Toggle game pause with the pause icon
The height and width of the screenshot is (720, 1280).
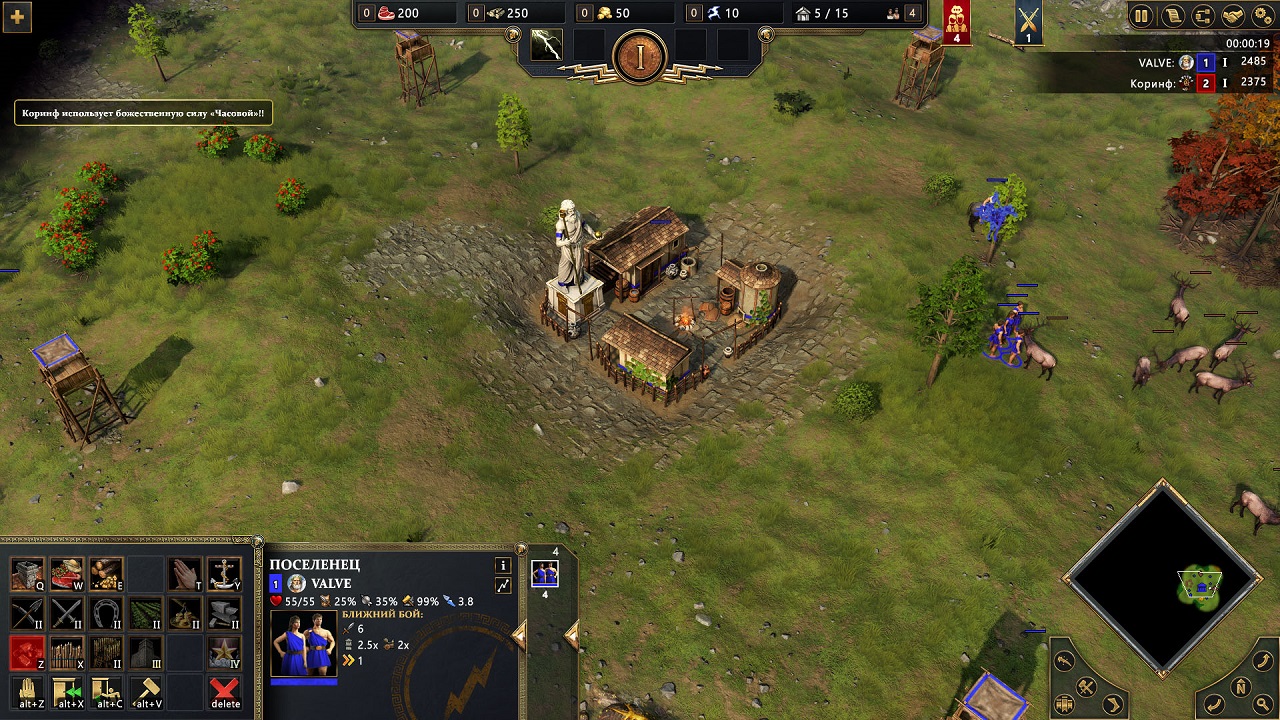[x=1141, y=16]
